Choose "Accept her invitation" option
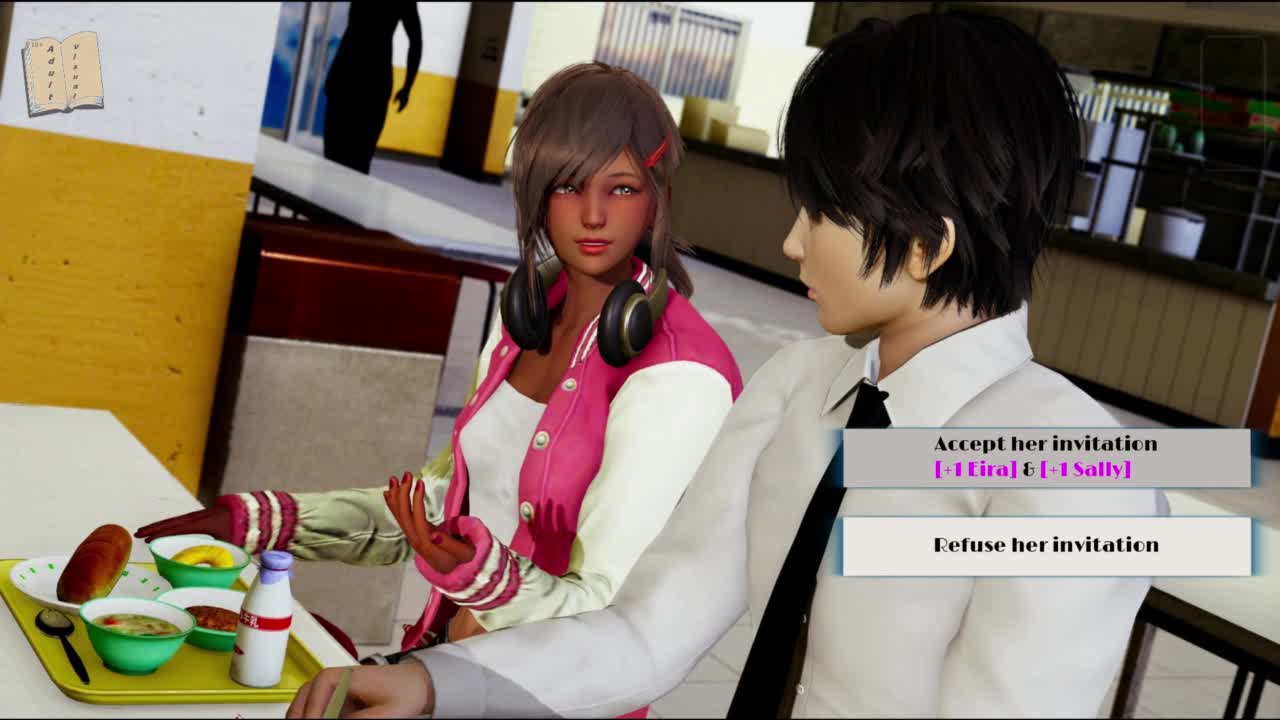 pyautogui.click(x=1045, y=457)
